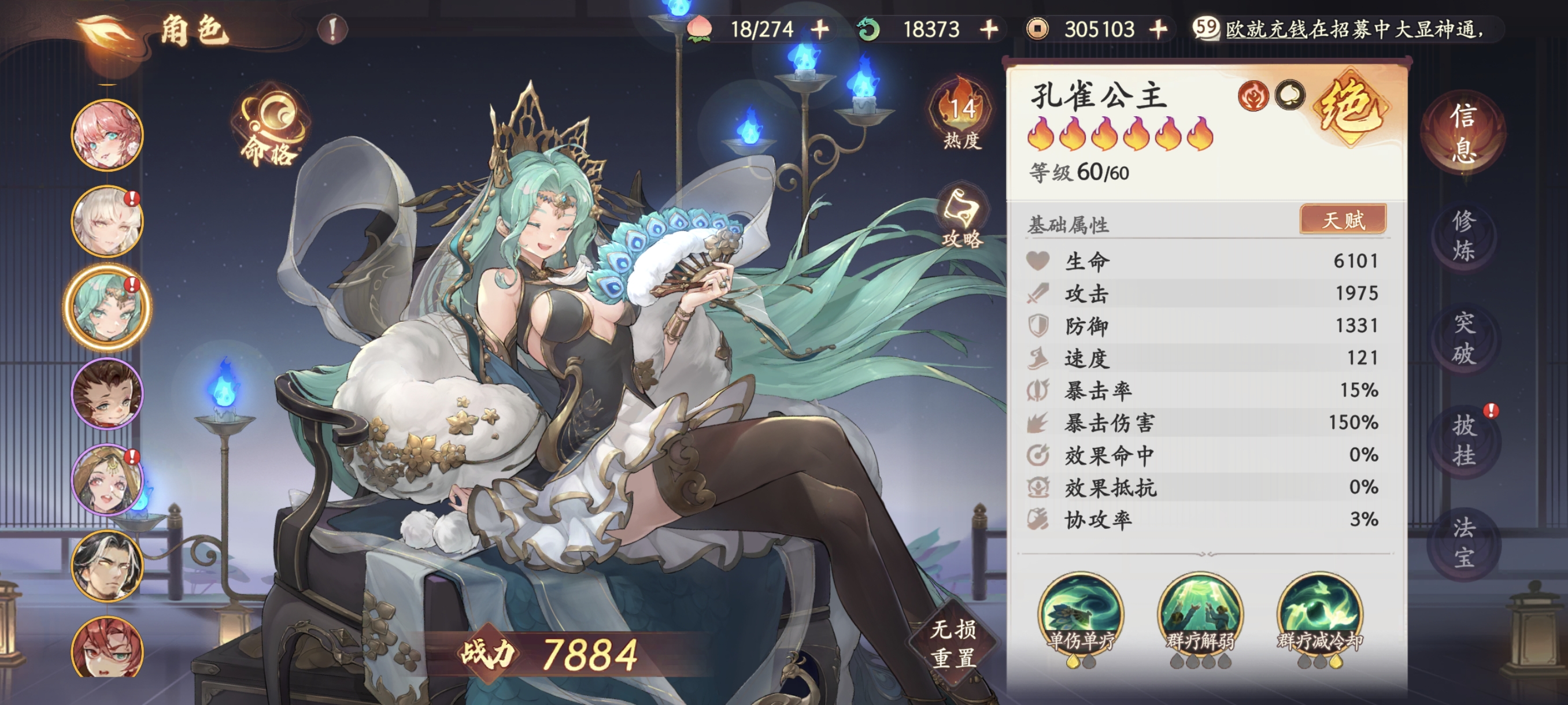Open the 突破 breakthrough tab

pyautogui.click(x=1463, y=338)
